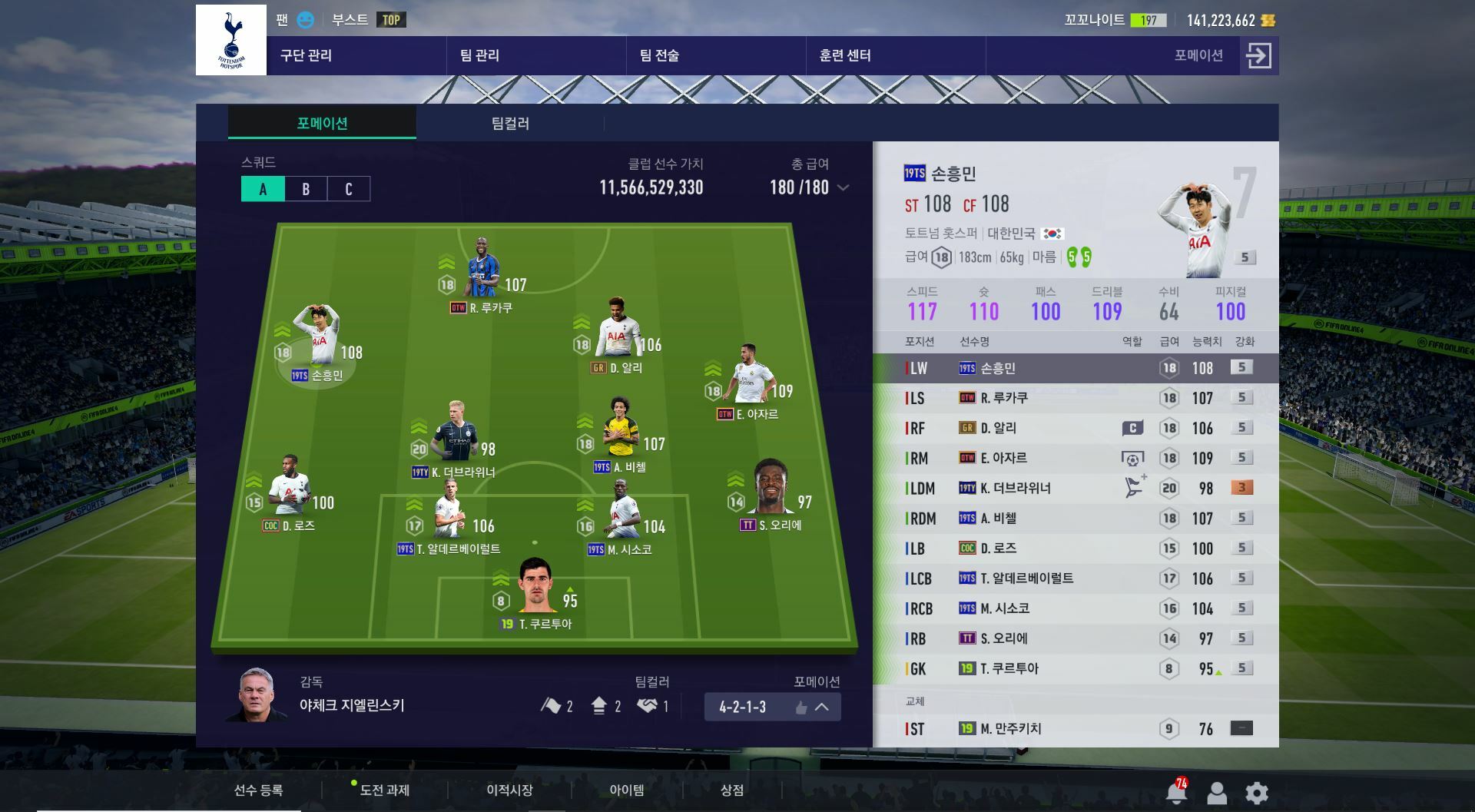Expand the 총 급여 dropdown arrow
Viewport: 1475px width, 812px height.
pyautogui.click(x=843, y=187)
